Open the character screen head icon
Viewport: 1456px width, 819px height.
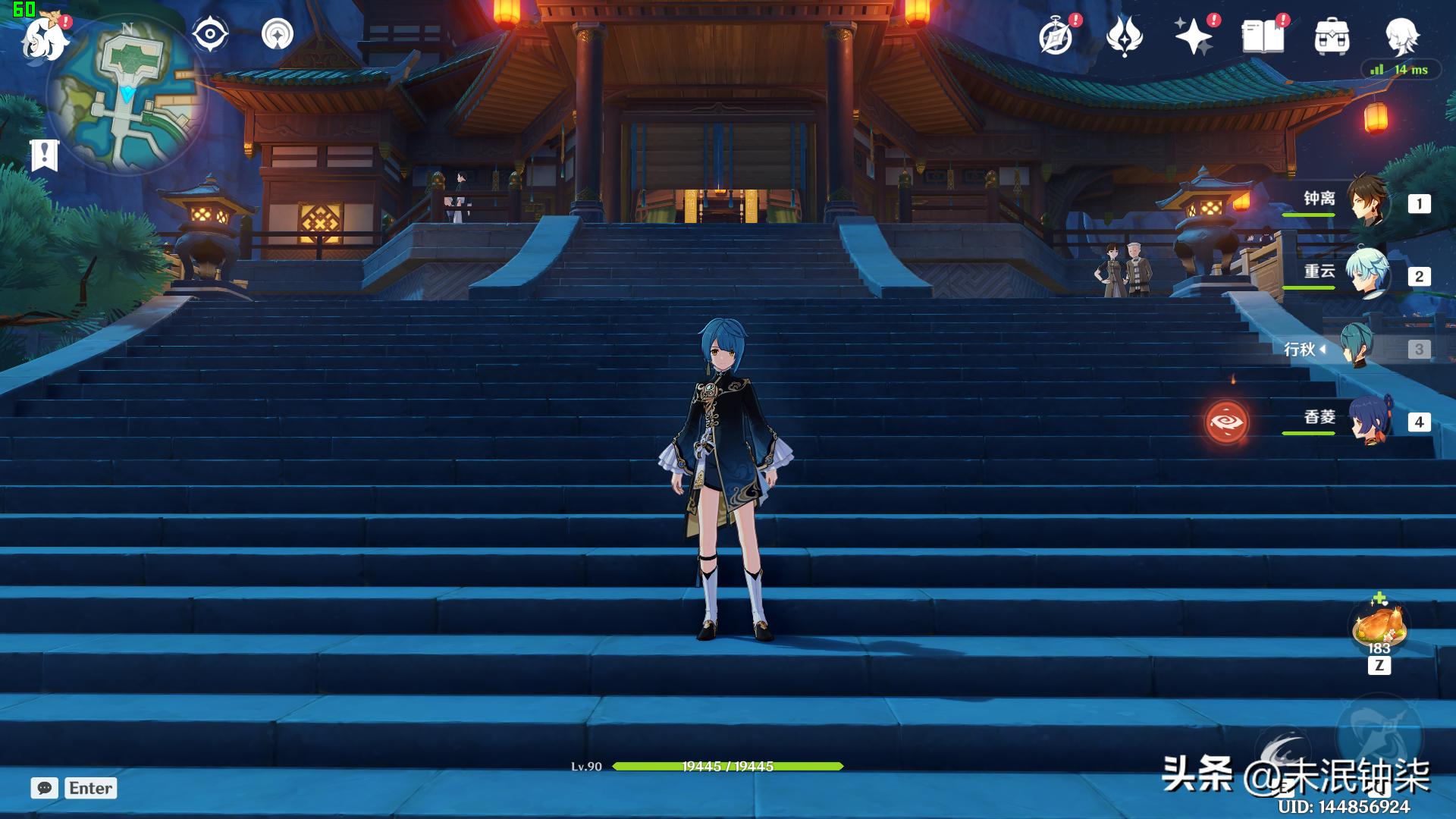pos(1401,36)
